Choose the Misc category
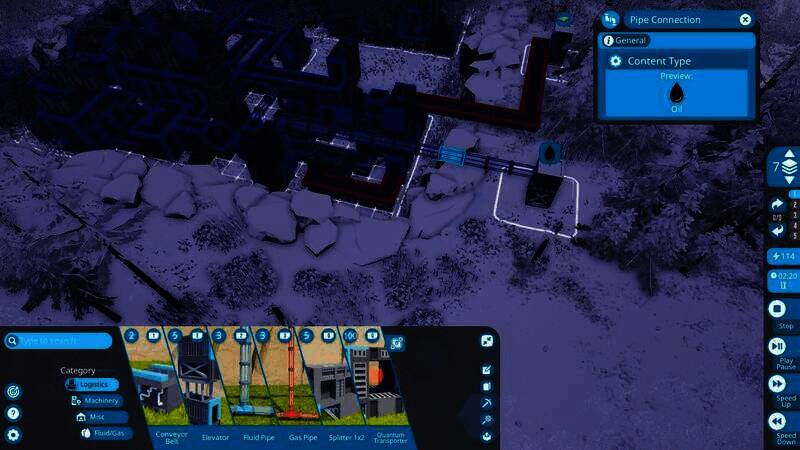Screen dimensions: 800x450 click(x=100, y=417)
